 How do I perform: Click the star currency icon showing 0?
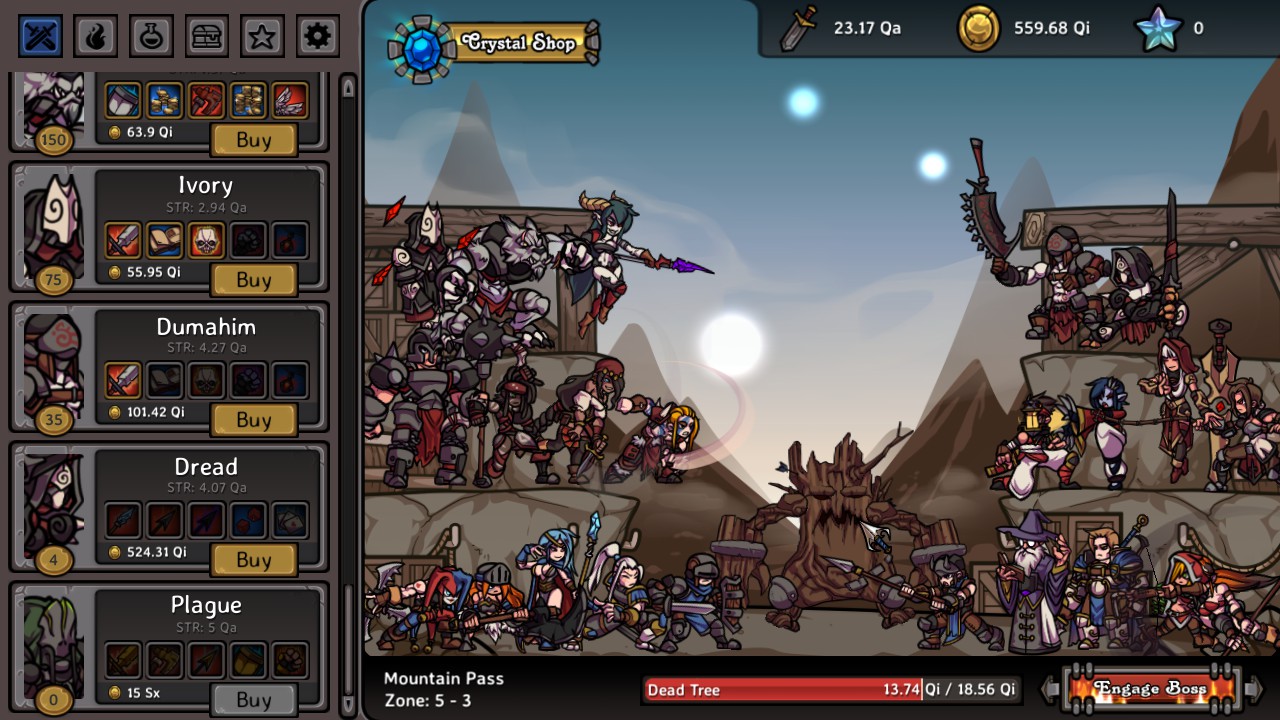click(1156, 28)
